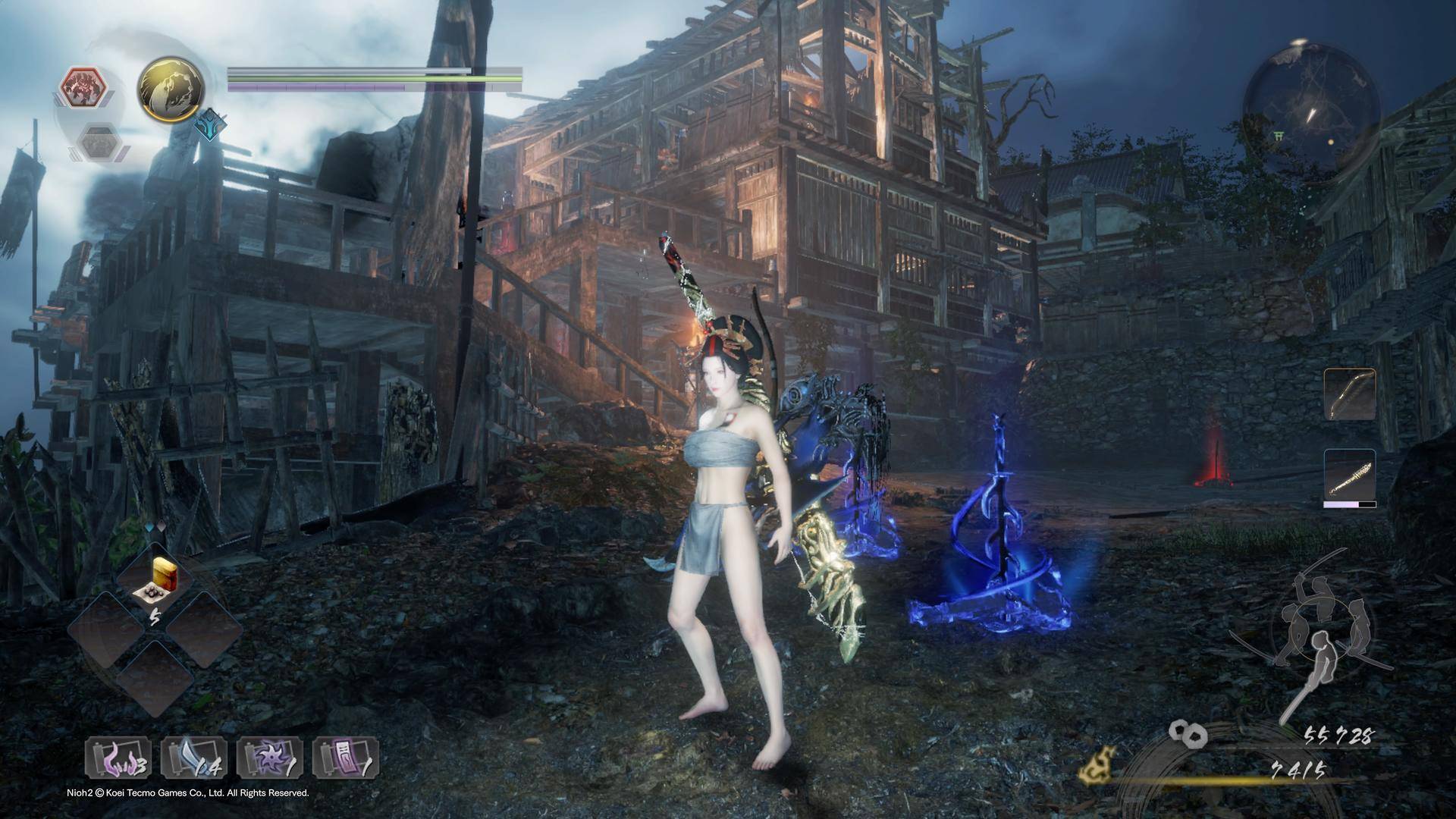
Task: Activate the blade scroll skill
Action: pyautogui.click(x=193, y=758)
